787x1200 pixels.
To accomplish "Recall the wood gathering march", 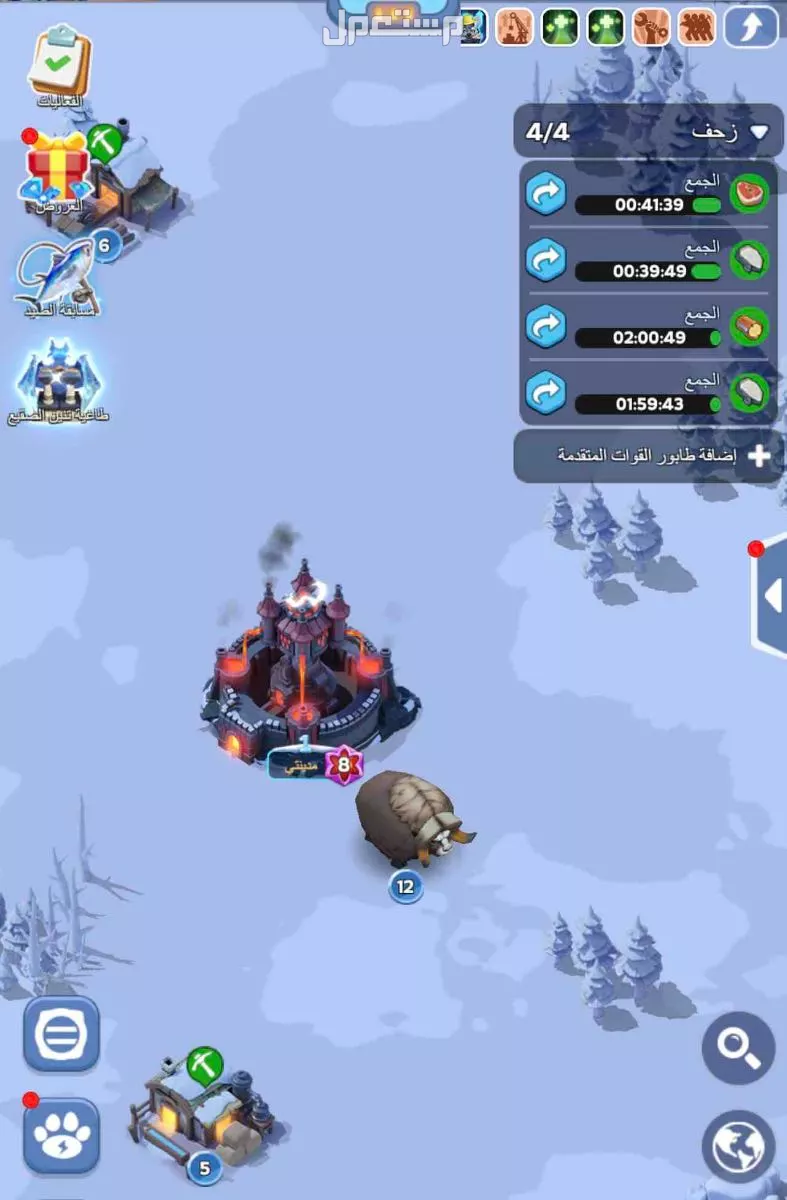I will coord(546,326).
